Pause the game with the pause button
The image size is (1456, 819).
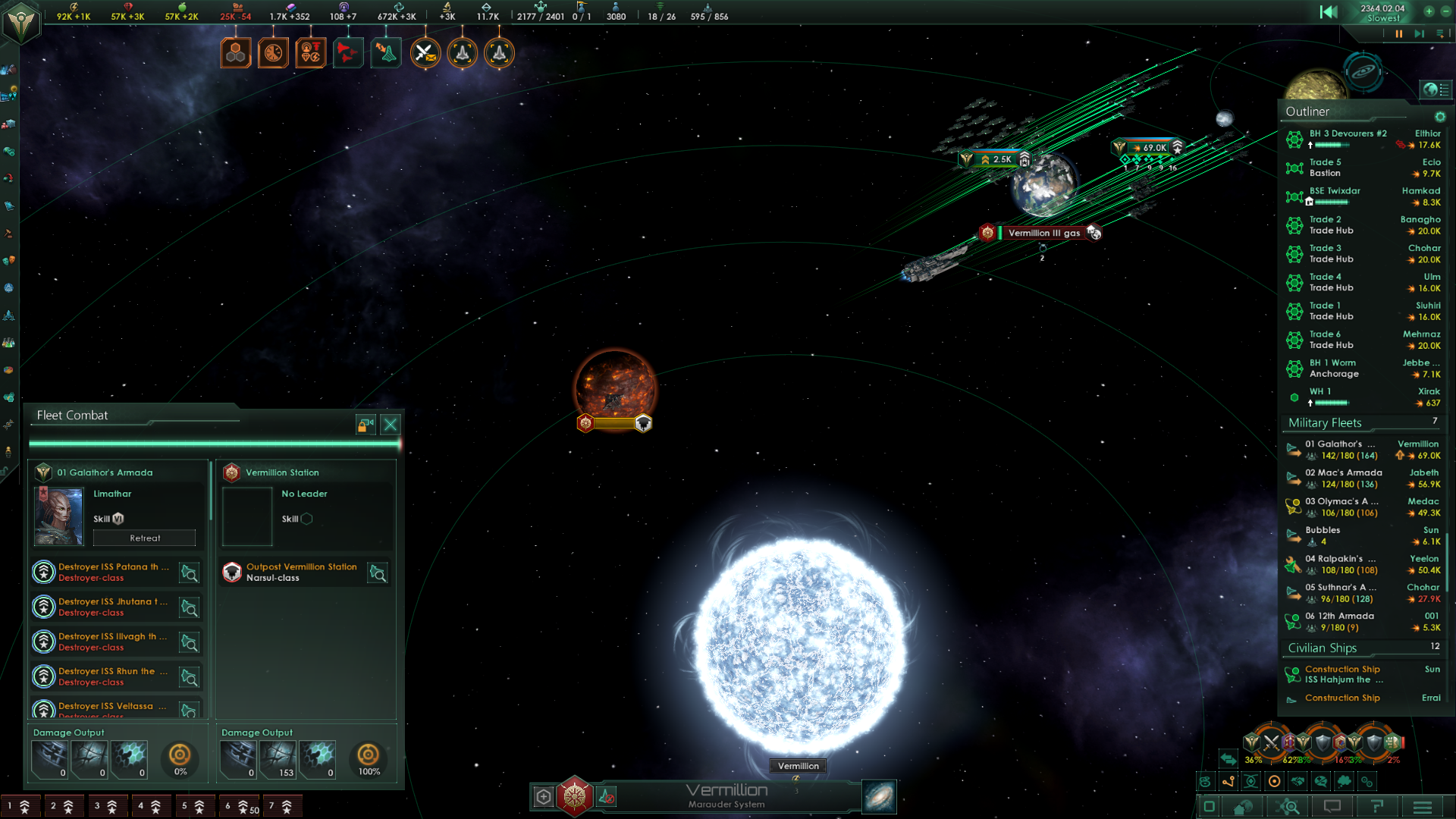coord(1398,33)
